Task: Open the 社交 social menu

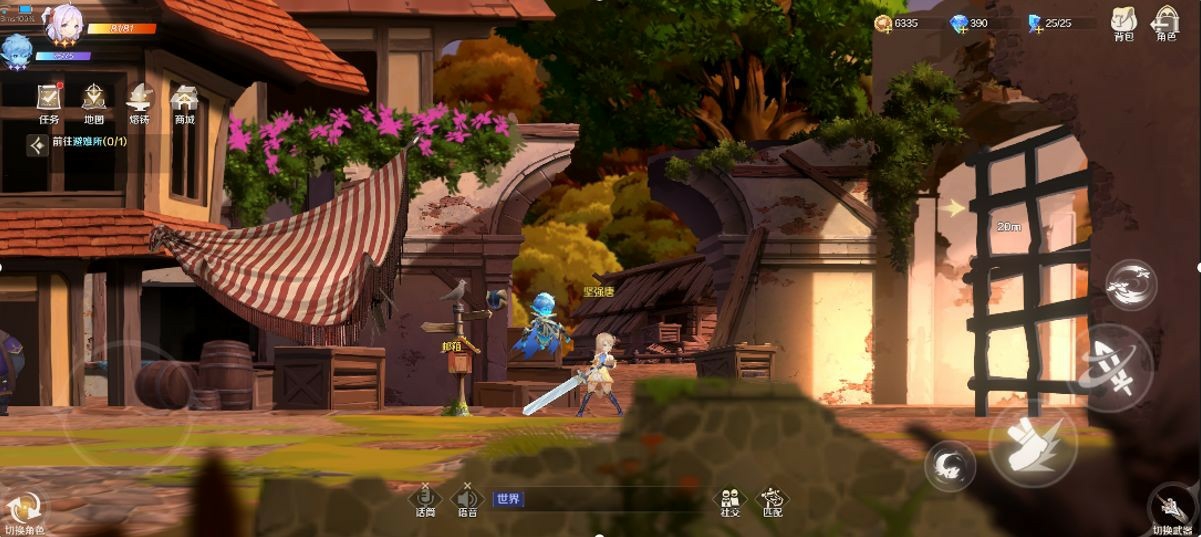Action: [x=730, y=499]
